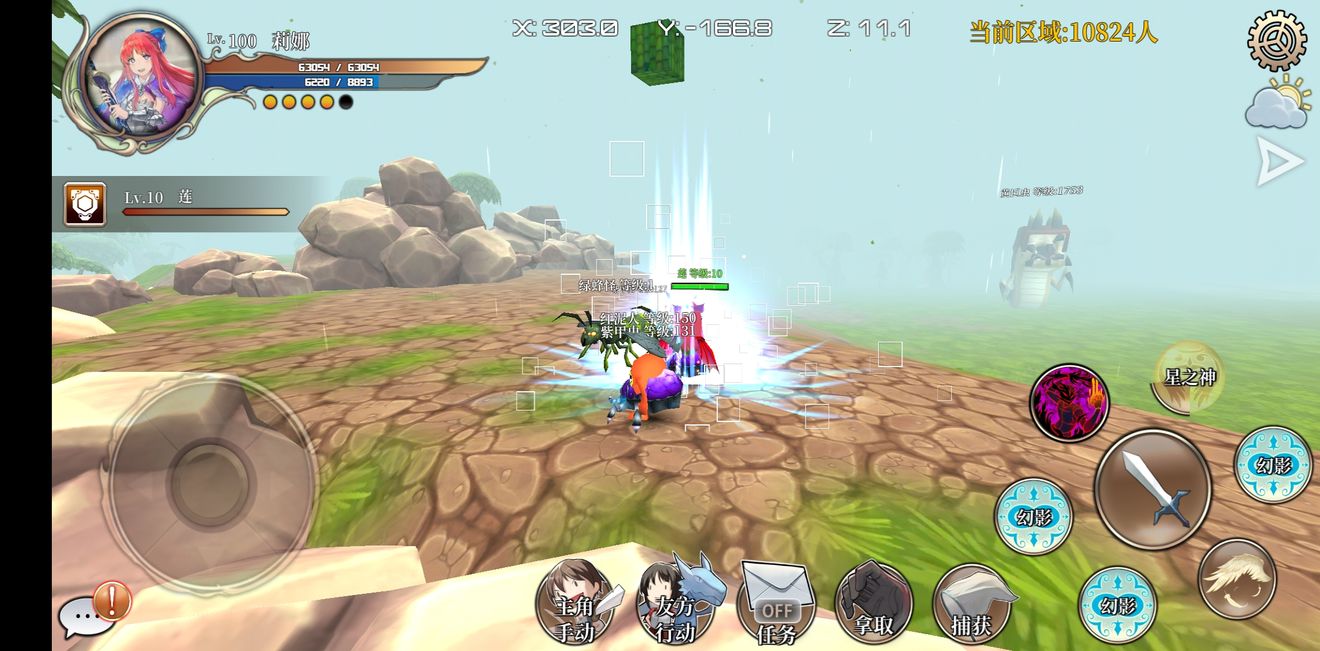The image size is (1320, 651).
Task: Open the 任务 quest envelope button
Action: point(776,604)
